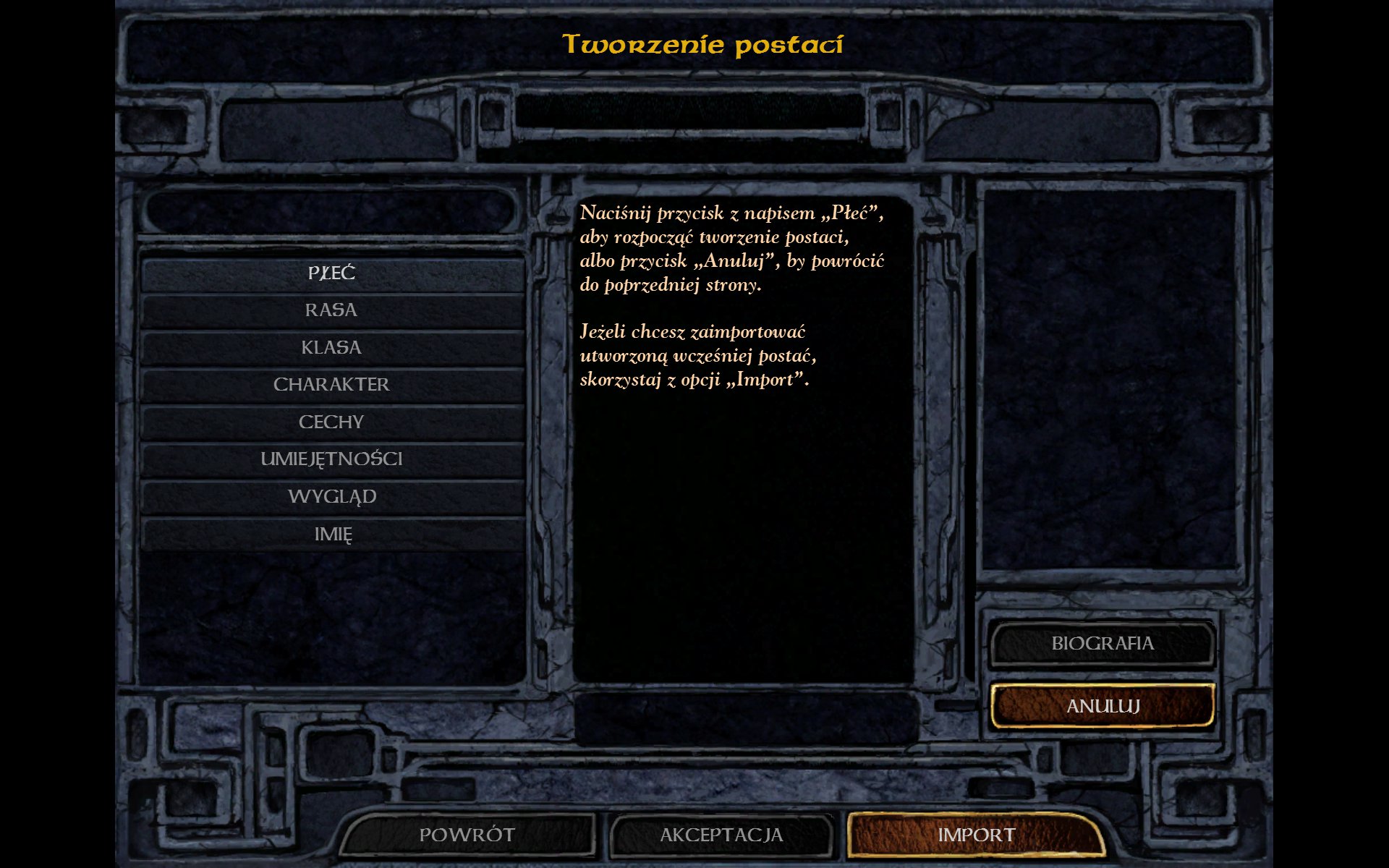Go back using the Powrót button
1389x868 pixels.
tap(467, 835)
